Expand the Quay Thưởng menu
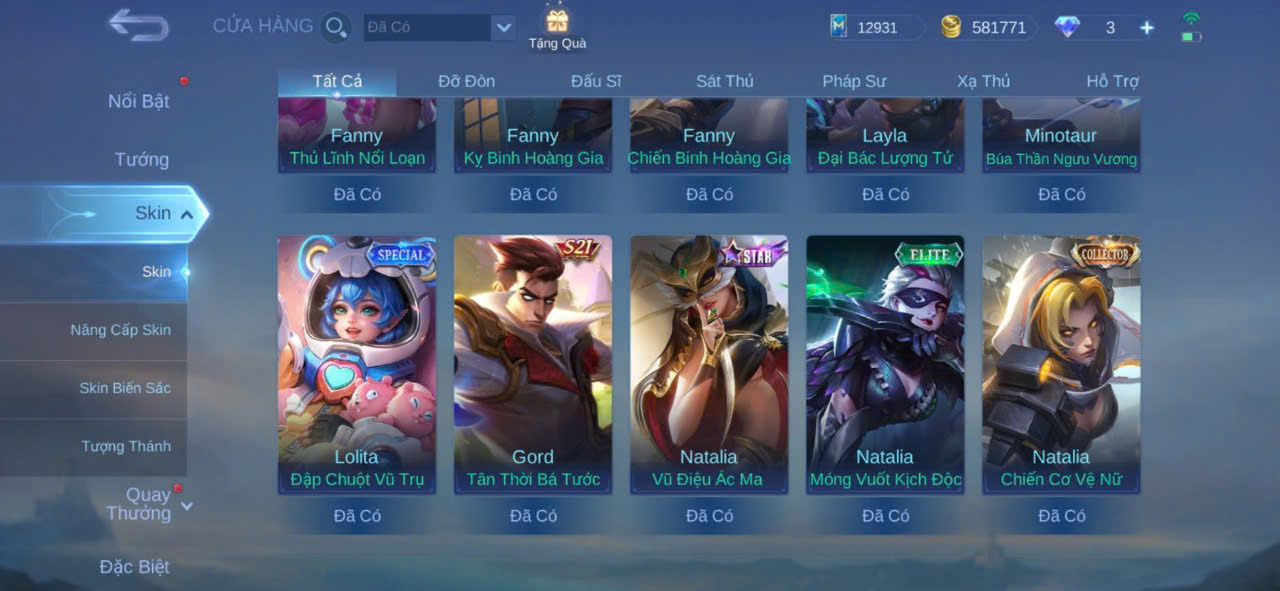 [x=145, y=504]
